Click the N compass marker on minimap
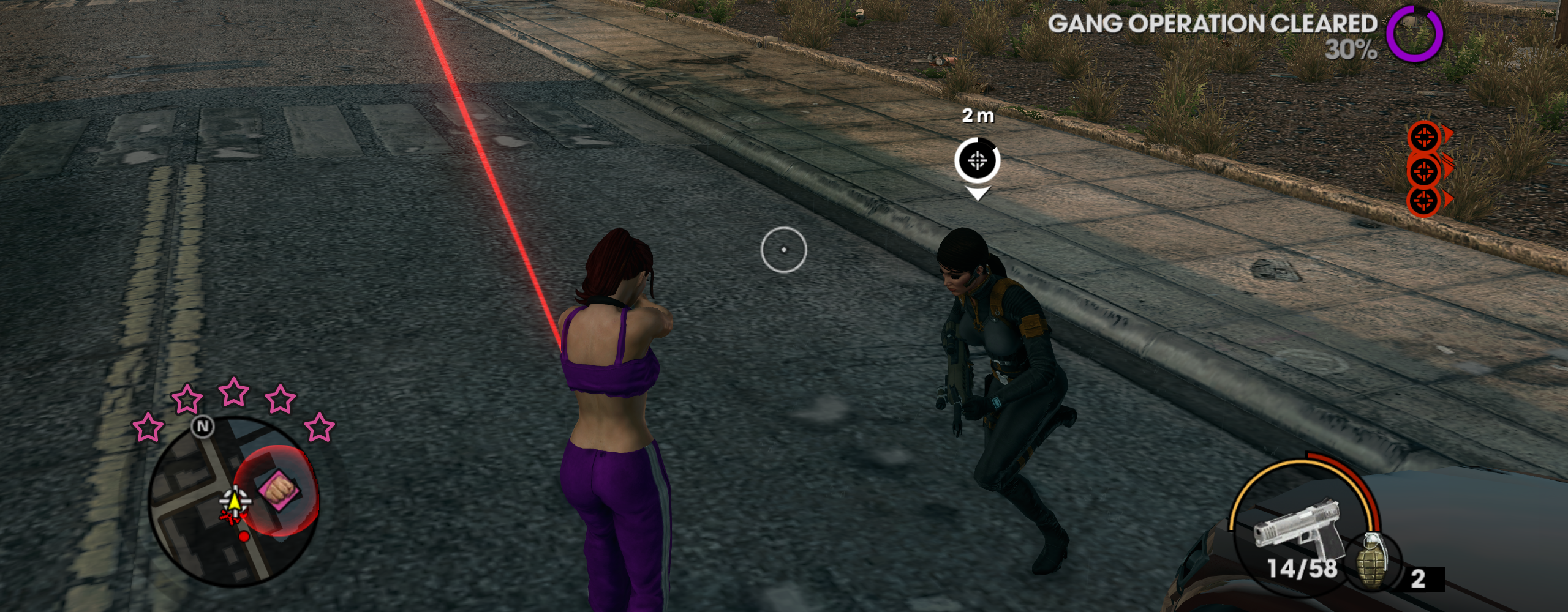Image resolution: width=1568 pixels, height=612 pixels. [203, 426]
